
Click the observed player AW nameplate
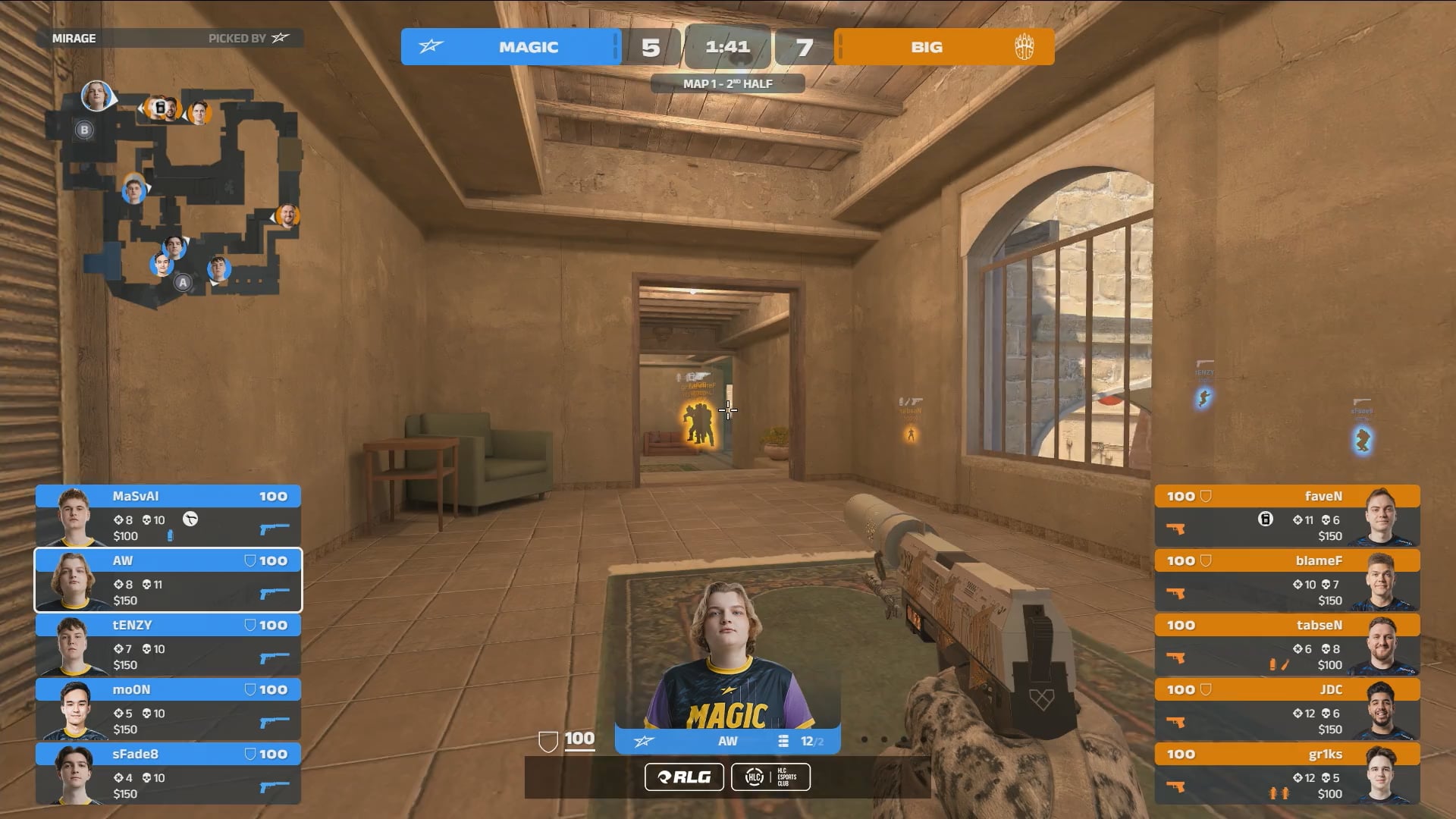(727, 741)
